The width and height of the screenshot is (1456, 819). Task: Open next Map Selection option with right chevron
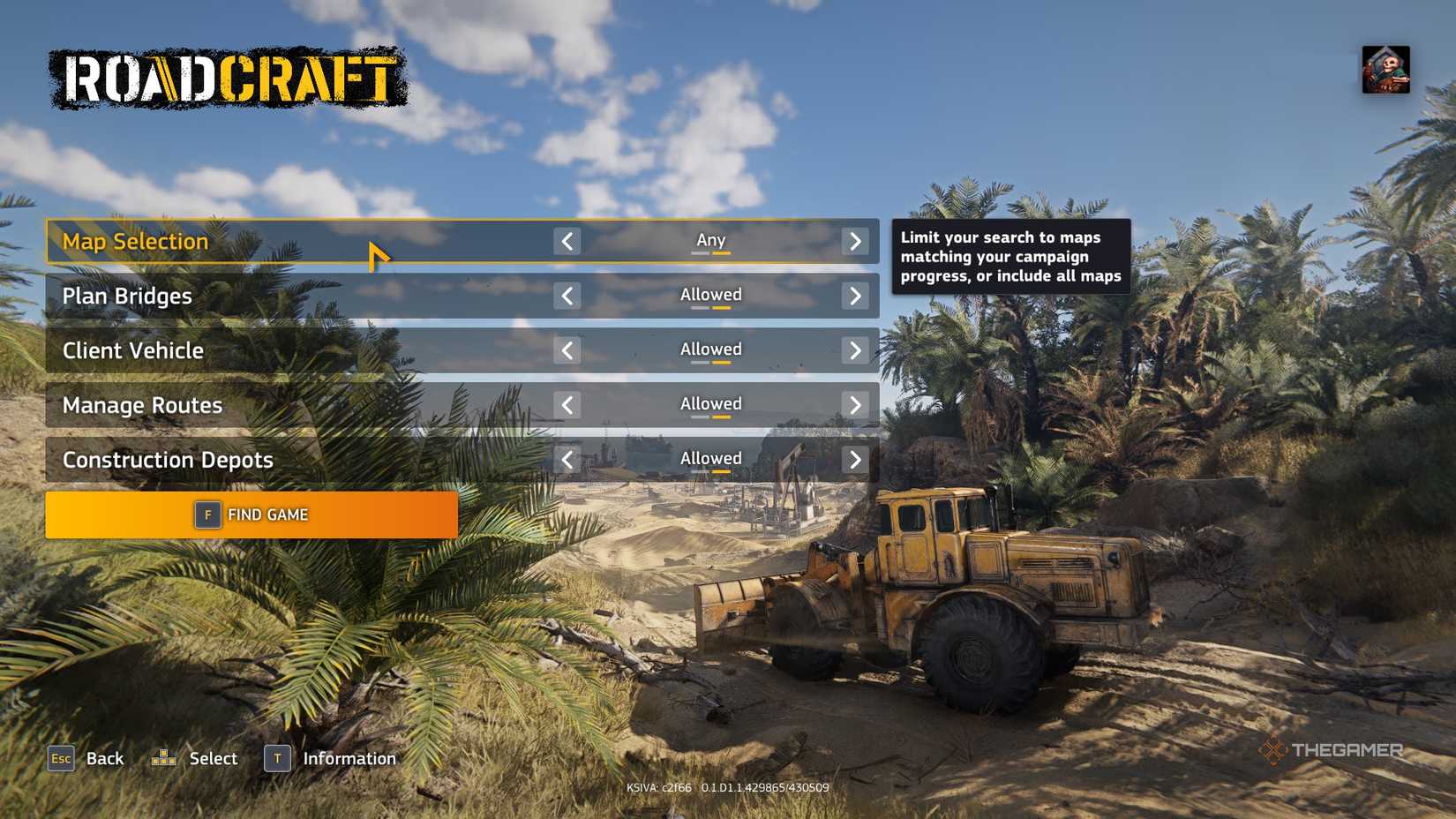coord(853,240)
